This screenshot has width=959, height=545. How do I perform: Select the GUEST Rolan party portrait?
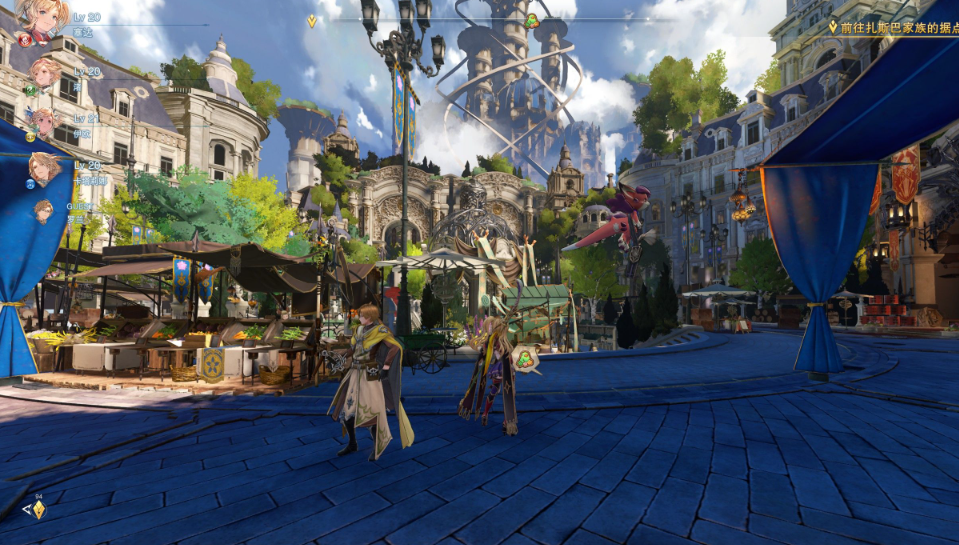(x=44, y=211)
